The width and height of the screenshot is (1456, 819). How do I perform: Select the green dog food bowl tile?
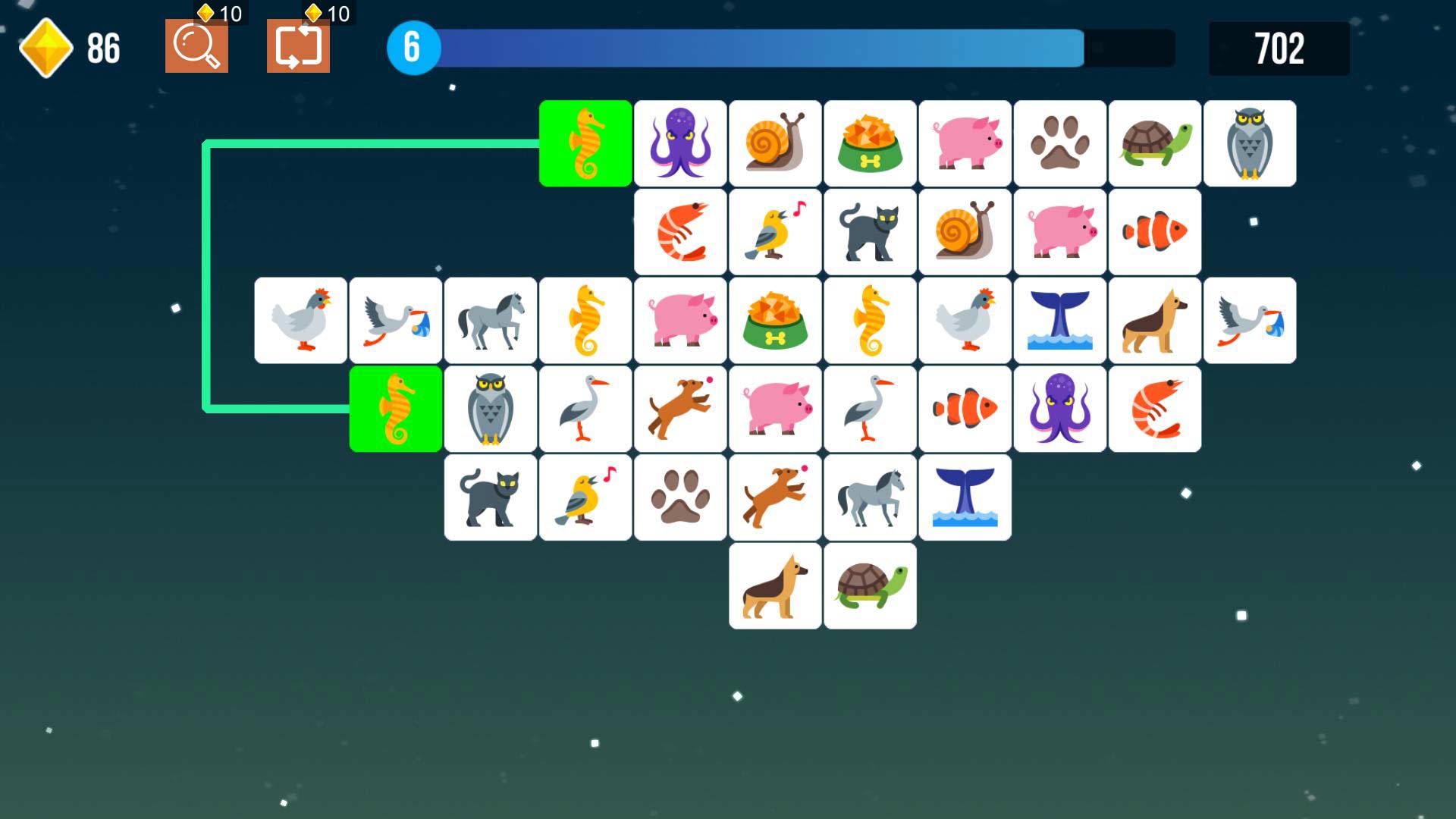click(x=869, y=143)
